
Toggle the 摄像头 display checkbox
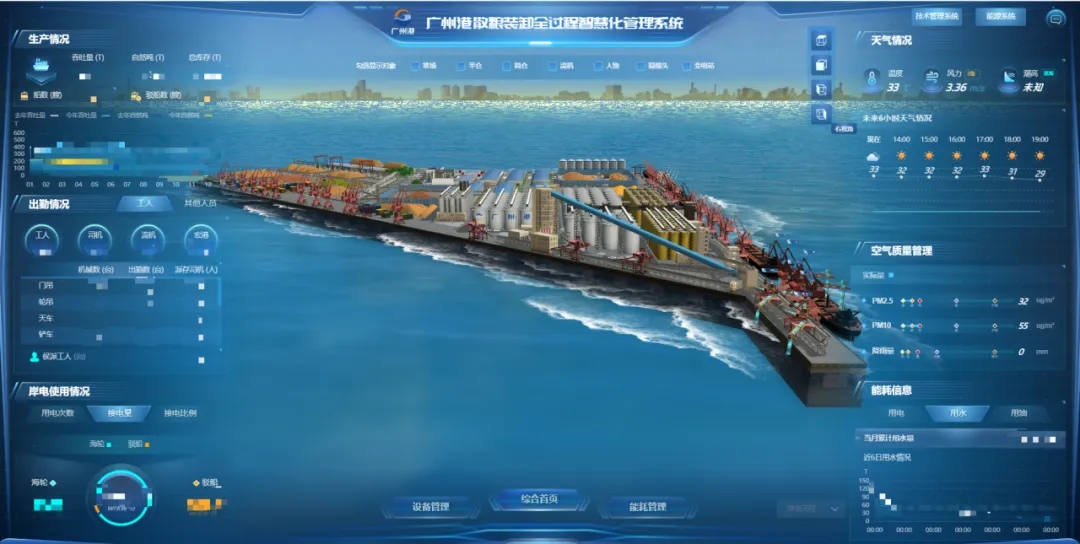640,67
